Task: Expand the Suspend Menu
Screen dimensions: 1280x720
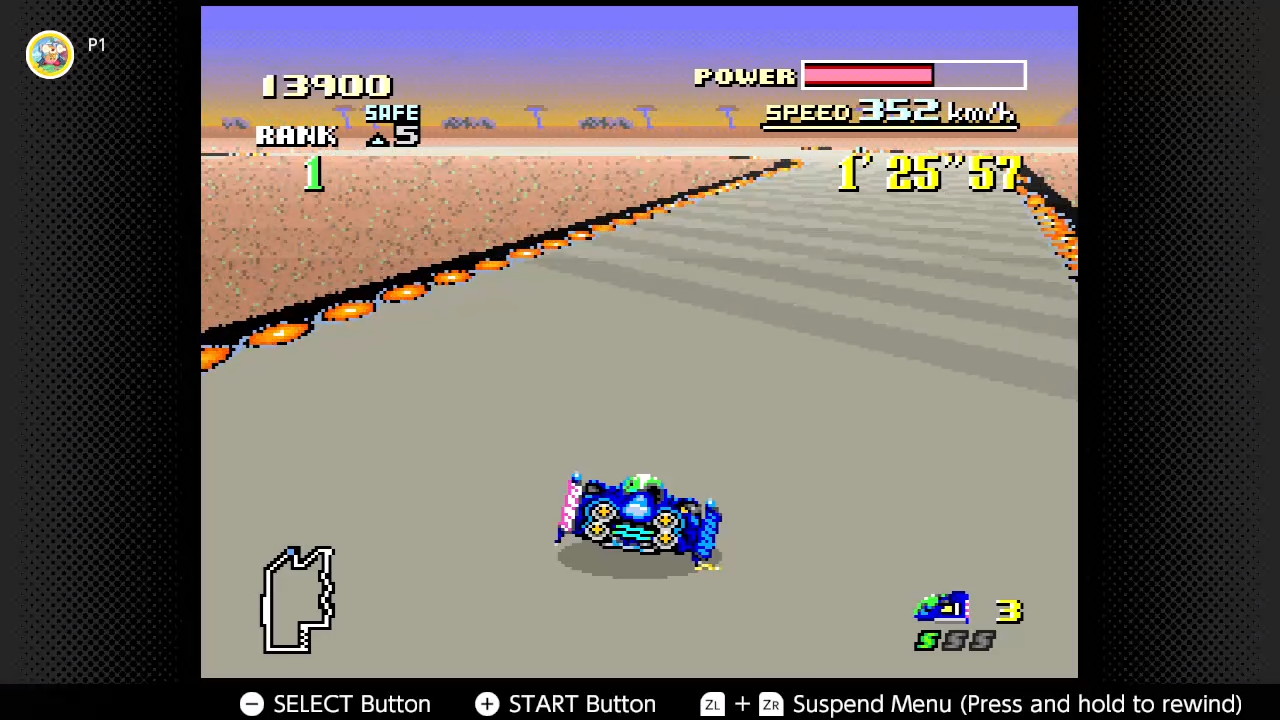Action: tap(872, 704)
